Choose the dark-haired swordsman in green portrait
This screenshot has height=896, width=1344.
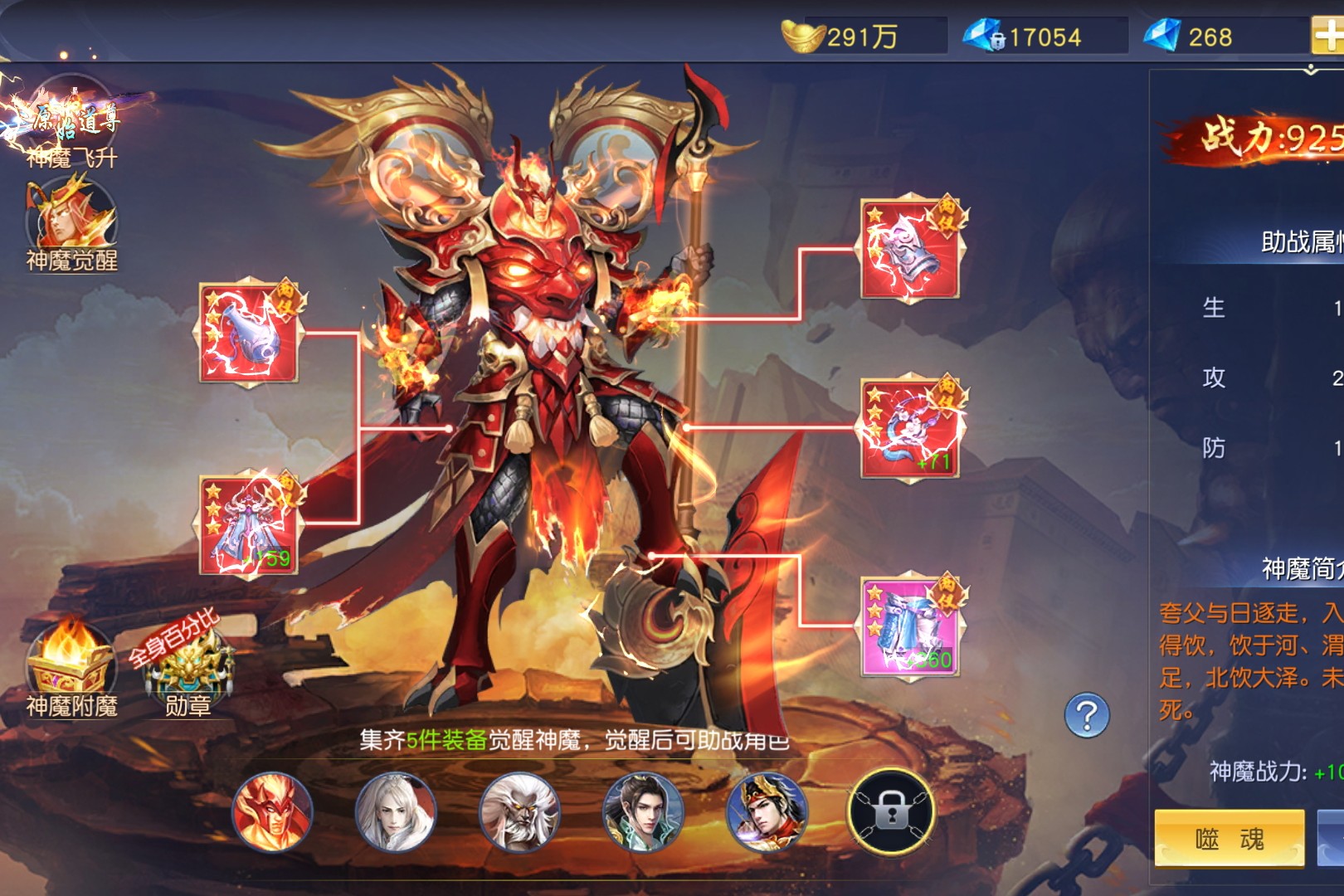[643, 812]
